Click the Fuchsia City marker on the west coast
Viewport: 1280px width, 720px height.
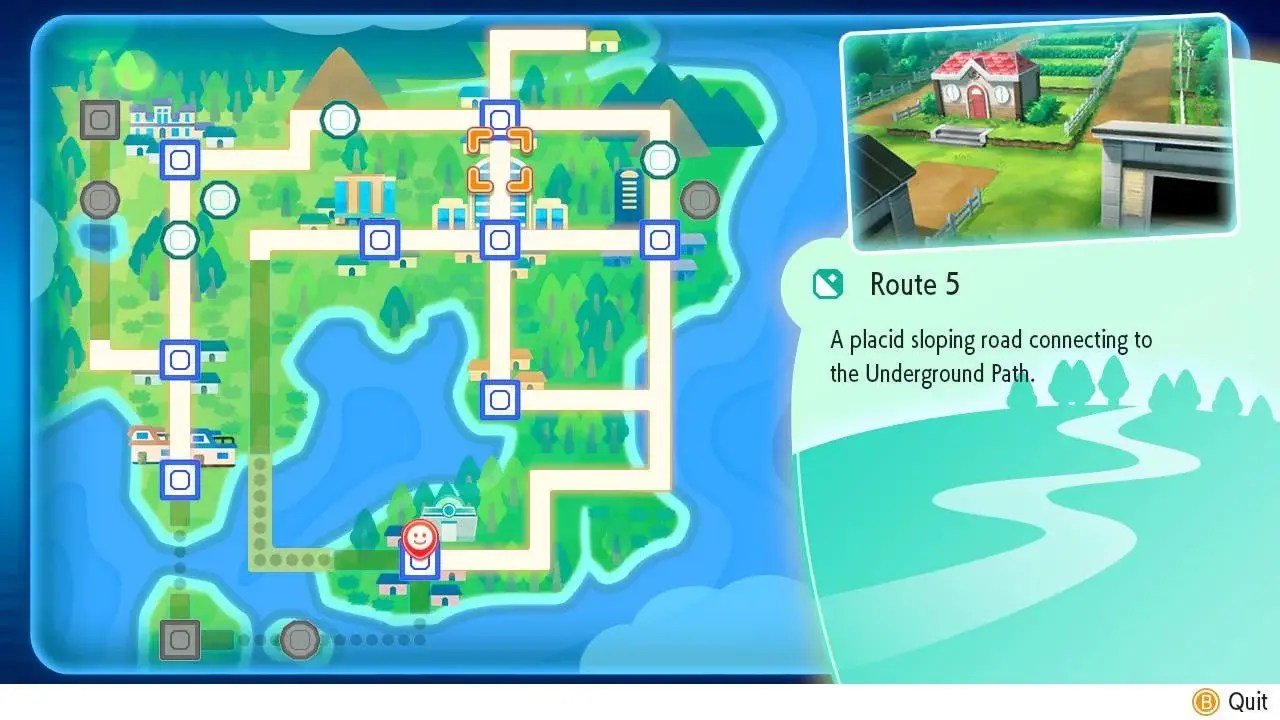click(178, 478)
